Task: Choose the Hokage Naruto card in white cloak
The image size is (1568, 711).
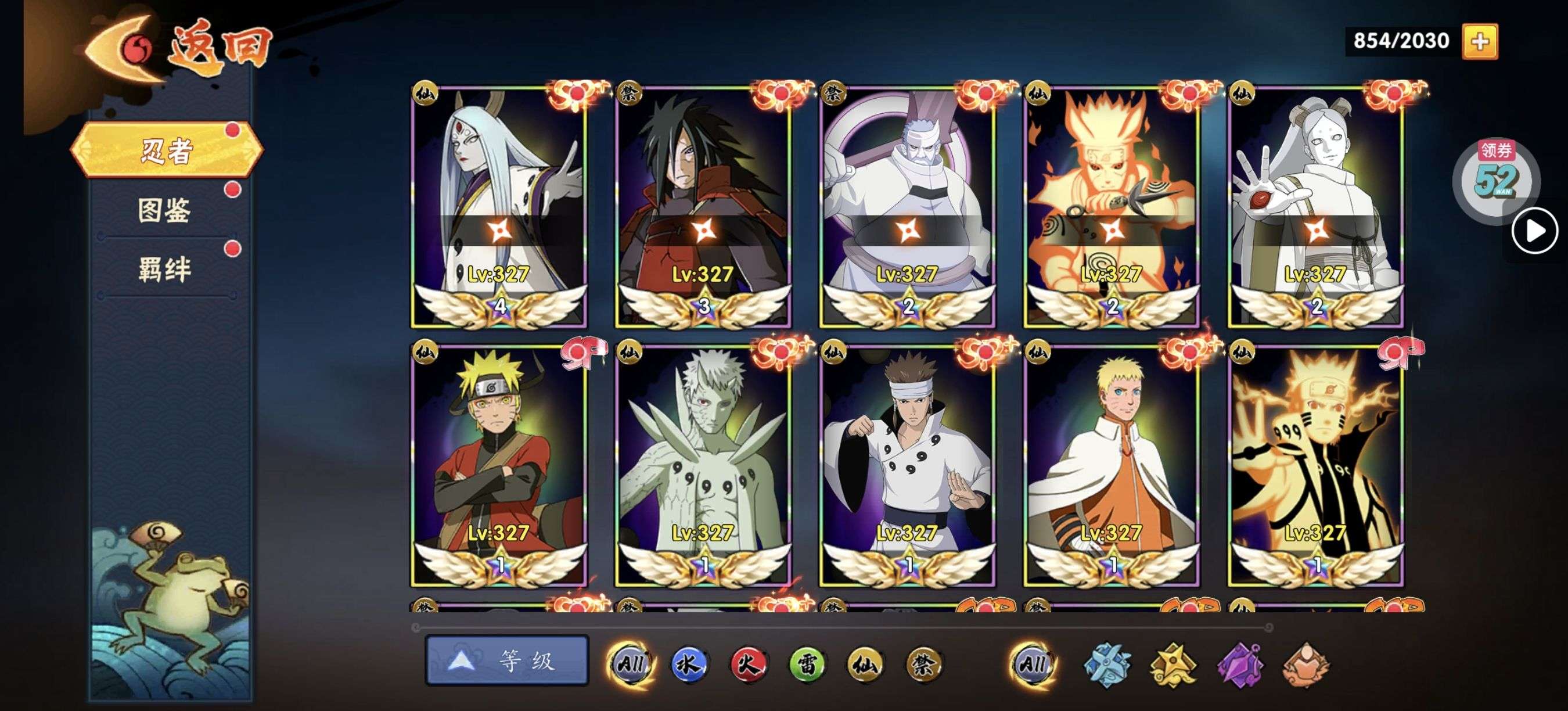Action: coord(1112,466)
